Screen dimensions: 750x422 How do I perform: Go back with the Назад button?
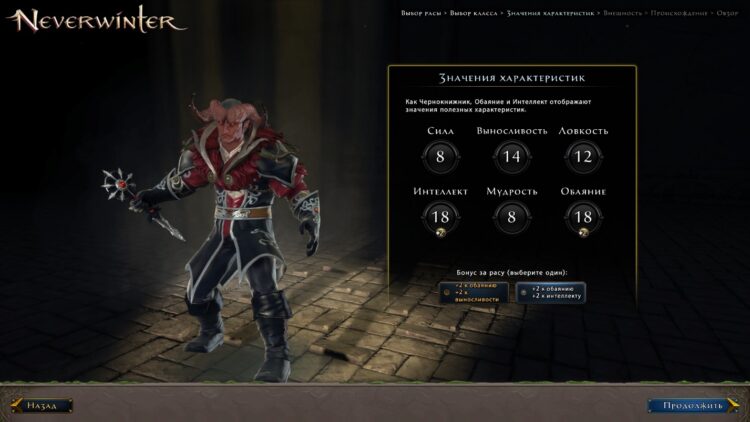[x=43, y=405]
